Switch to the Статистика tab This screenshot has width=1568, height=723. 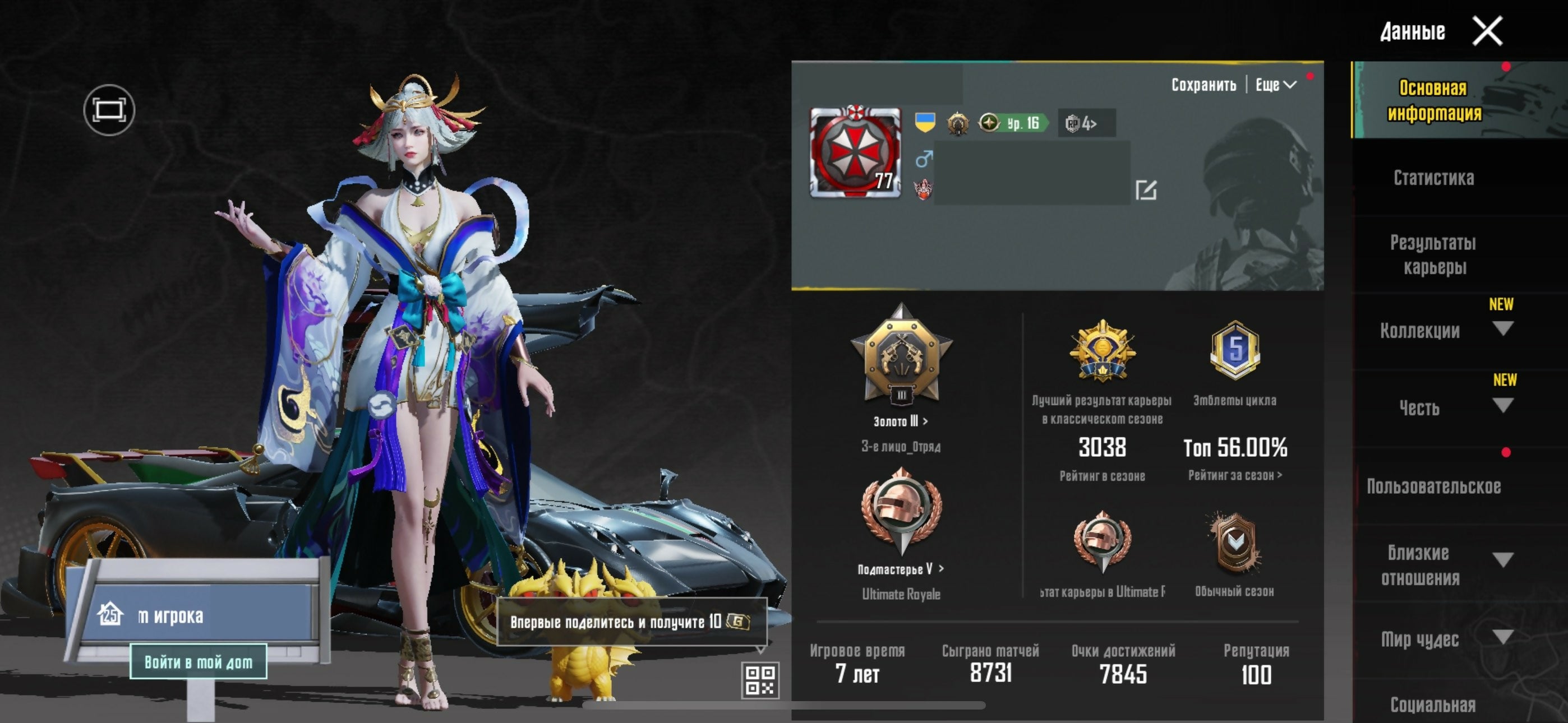tap(1433, 178)
